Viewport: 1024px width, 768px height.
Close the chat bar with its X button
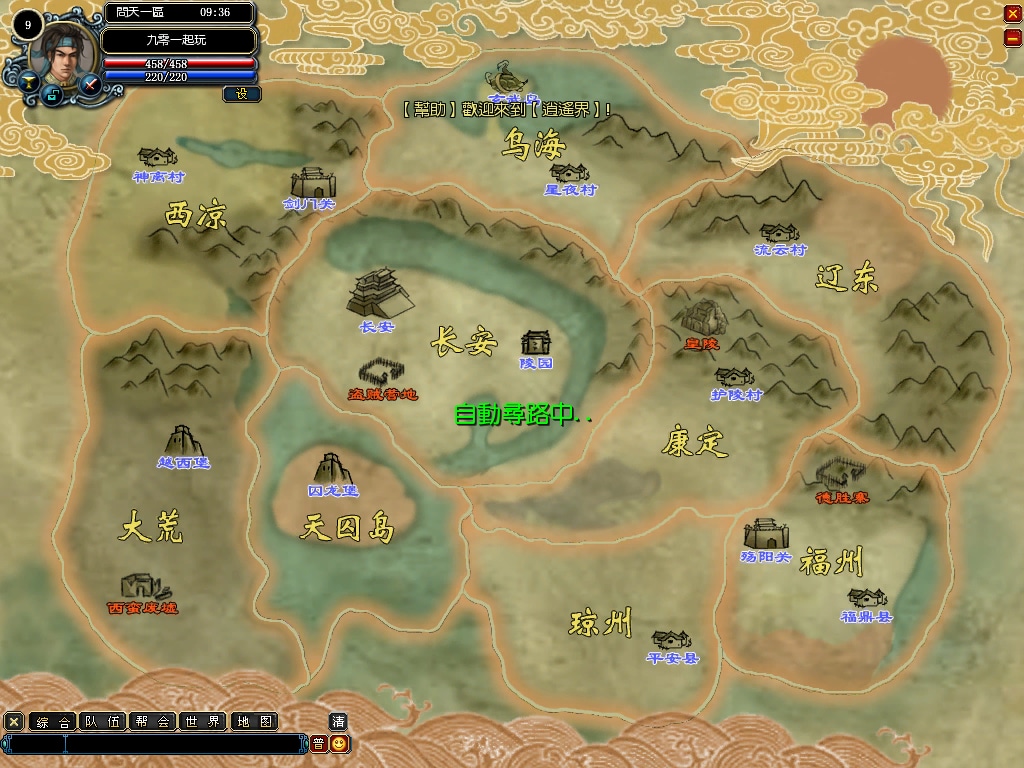[x=14, y=722]
